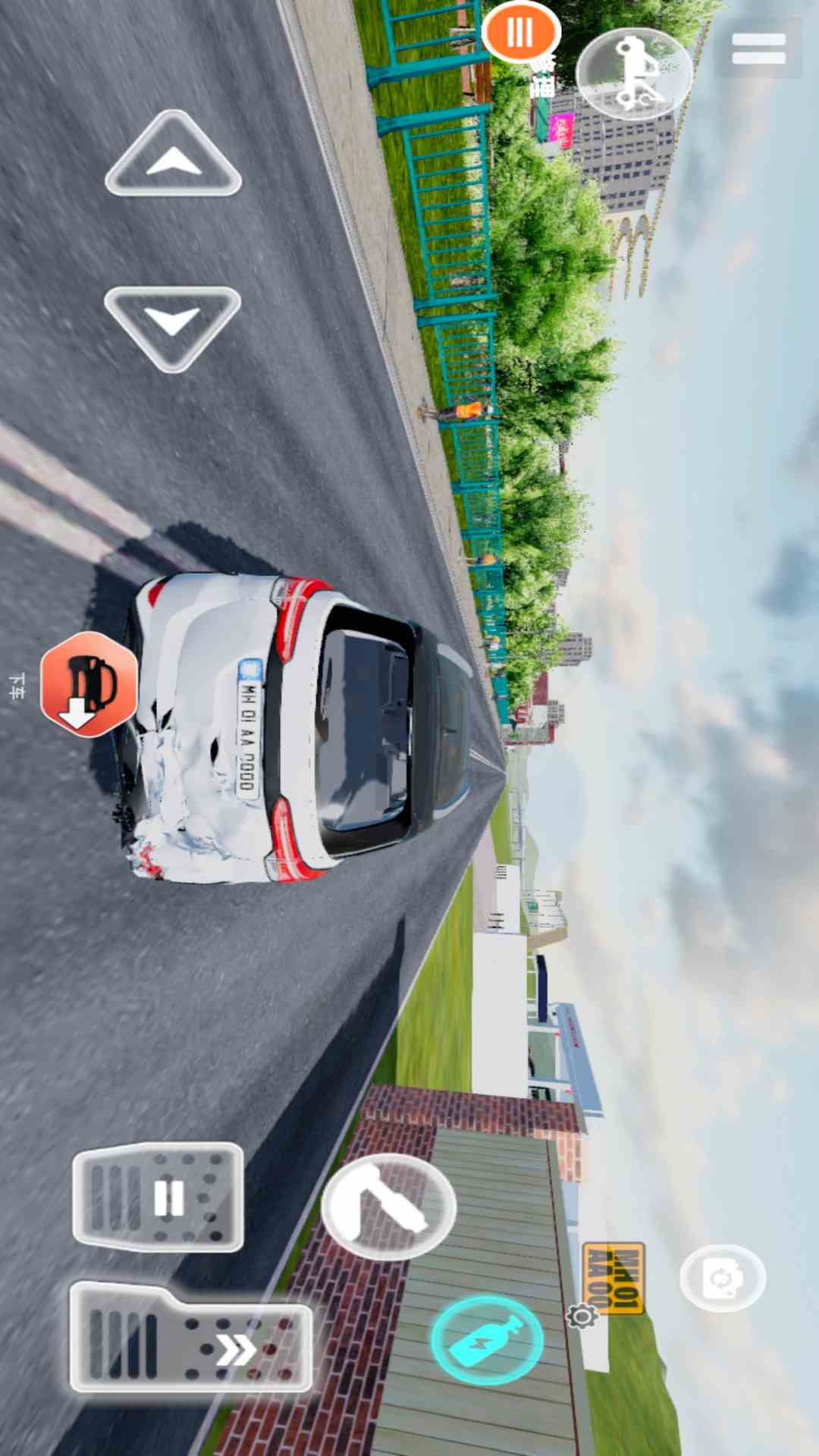Pull the handbrake lever button
The width and height of the screenshot is (819, 1456).
pyautogui.click(x=388, y=1207)
